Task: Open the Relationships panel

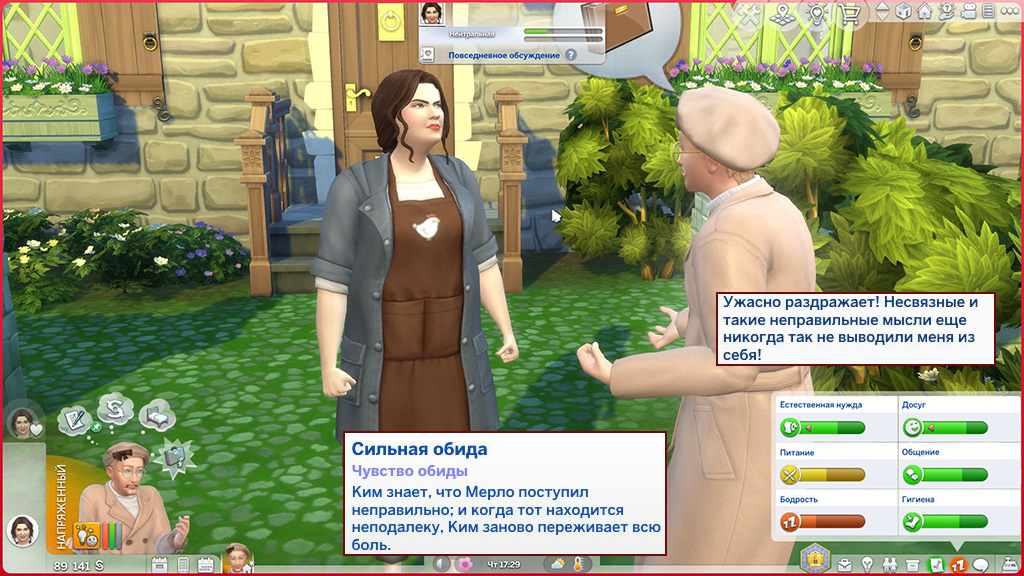Action: pos(889,565)
